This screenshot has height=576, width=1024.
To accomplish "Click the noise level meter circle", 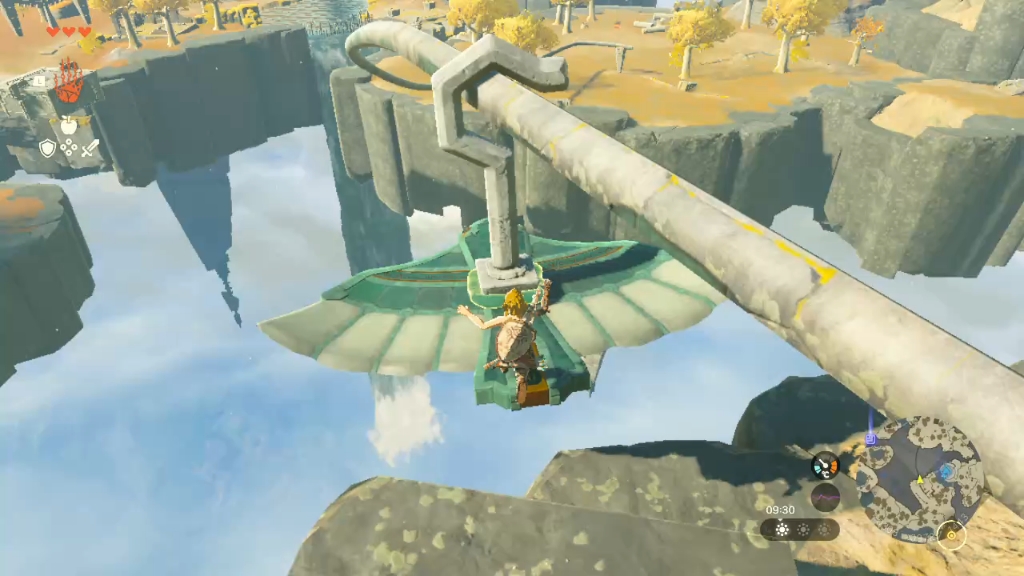I will 825,497.
